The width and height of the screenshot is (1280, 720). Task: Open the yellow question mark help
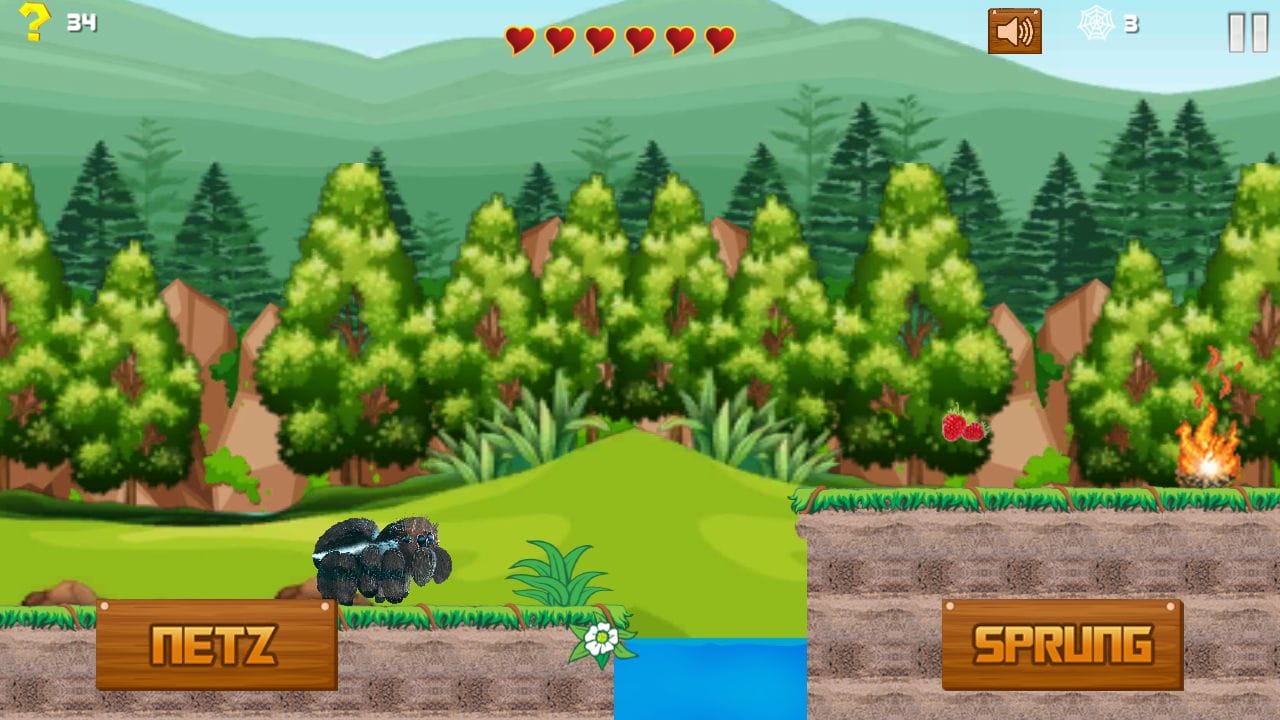click(33, 22)
